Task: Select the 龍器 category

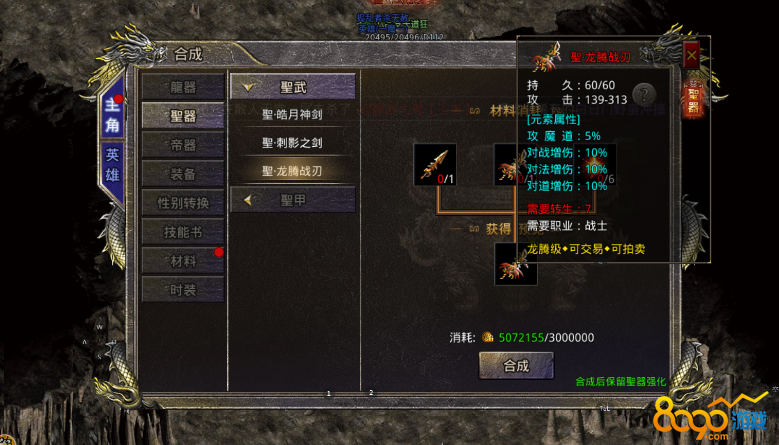Action: click(x=182, y=87)
